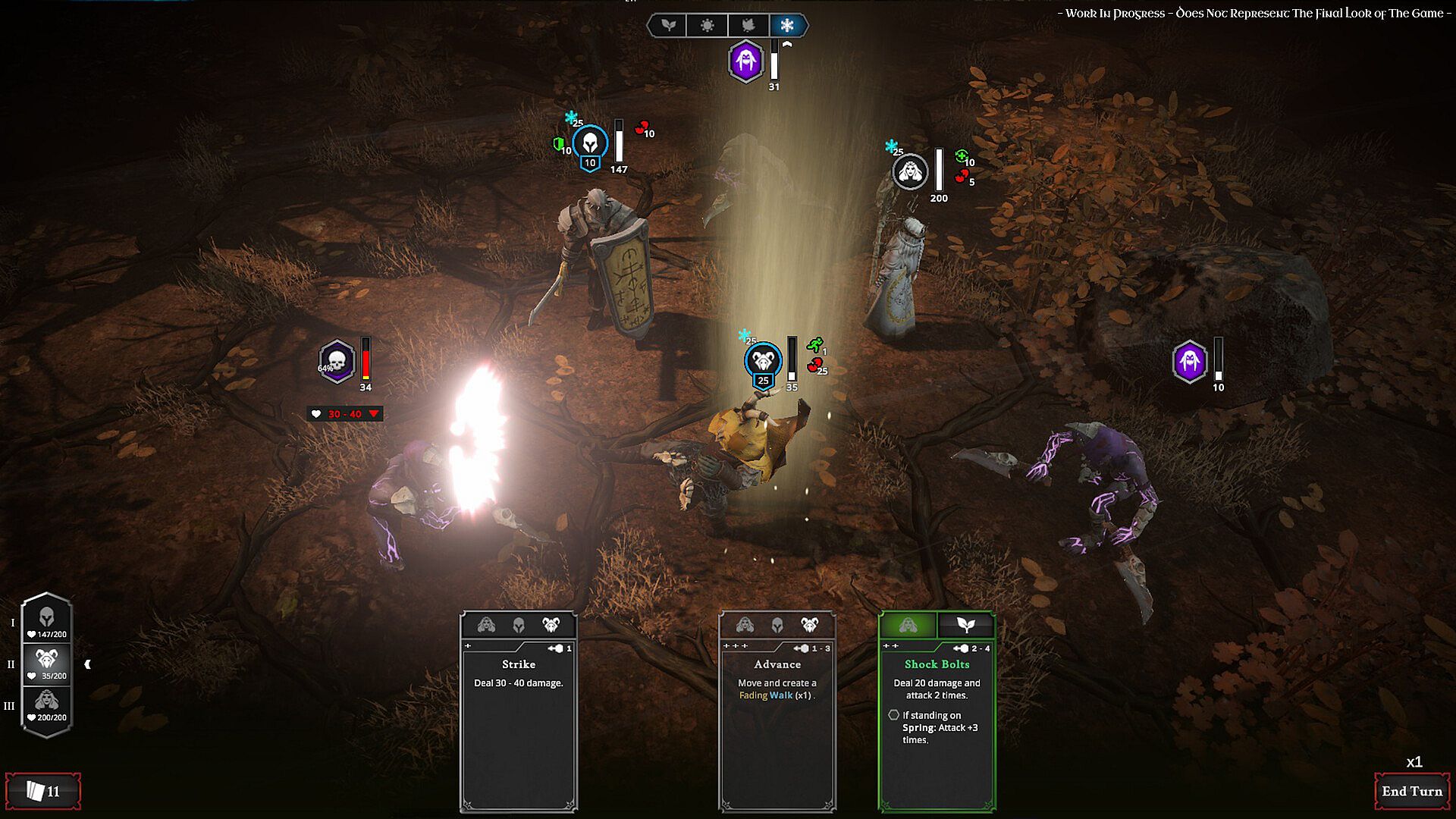This screenshot has height=819, width=1456.
Task: Select the winter snowflake season icon
Action: [x=787, y=26]
